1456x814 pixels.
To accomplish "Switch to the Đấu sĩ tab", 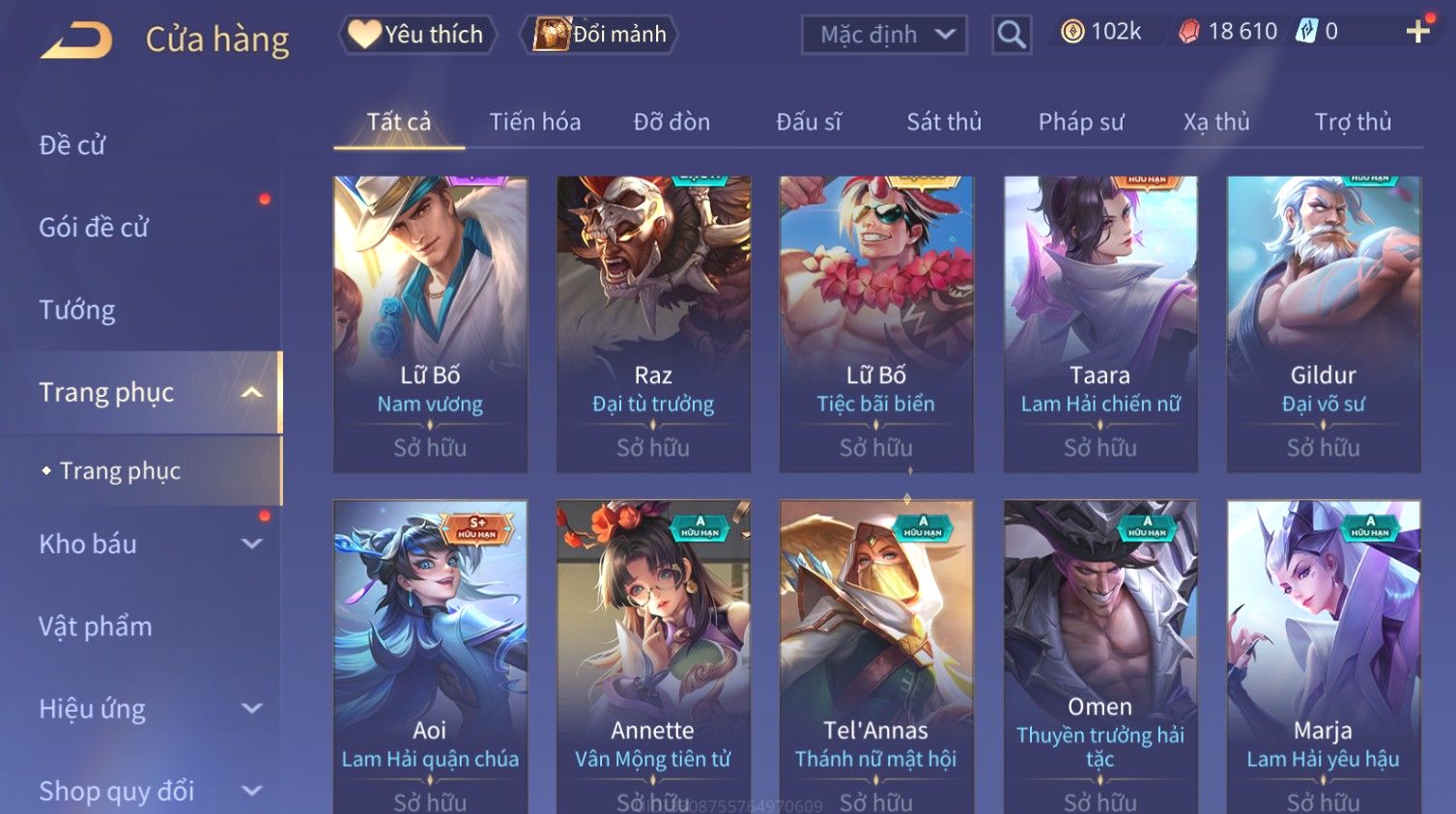I will tap(809, 123).
